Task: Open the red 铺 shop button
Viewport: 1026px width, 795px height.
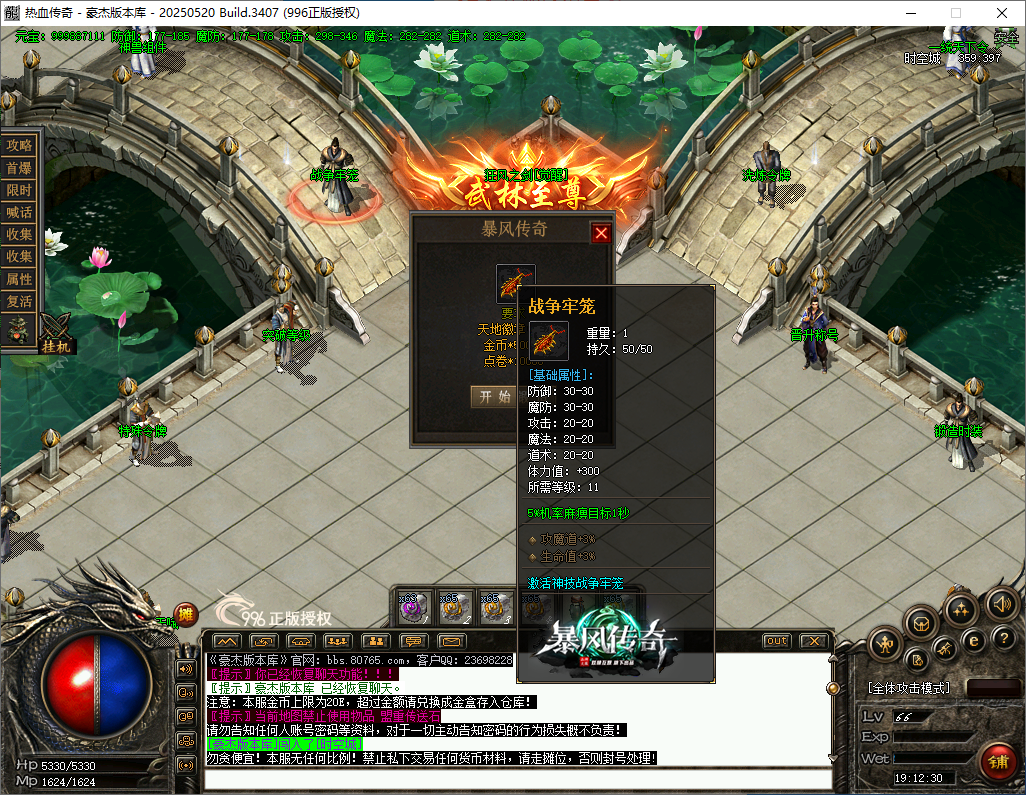Action: point(997,761)
